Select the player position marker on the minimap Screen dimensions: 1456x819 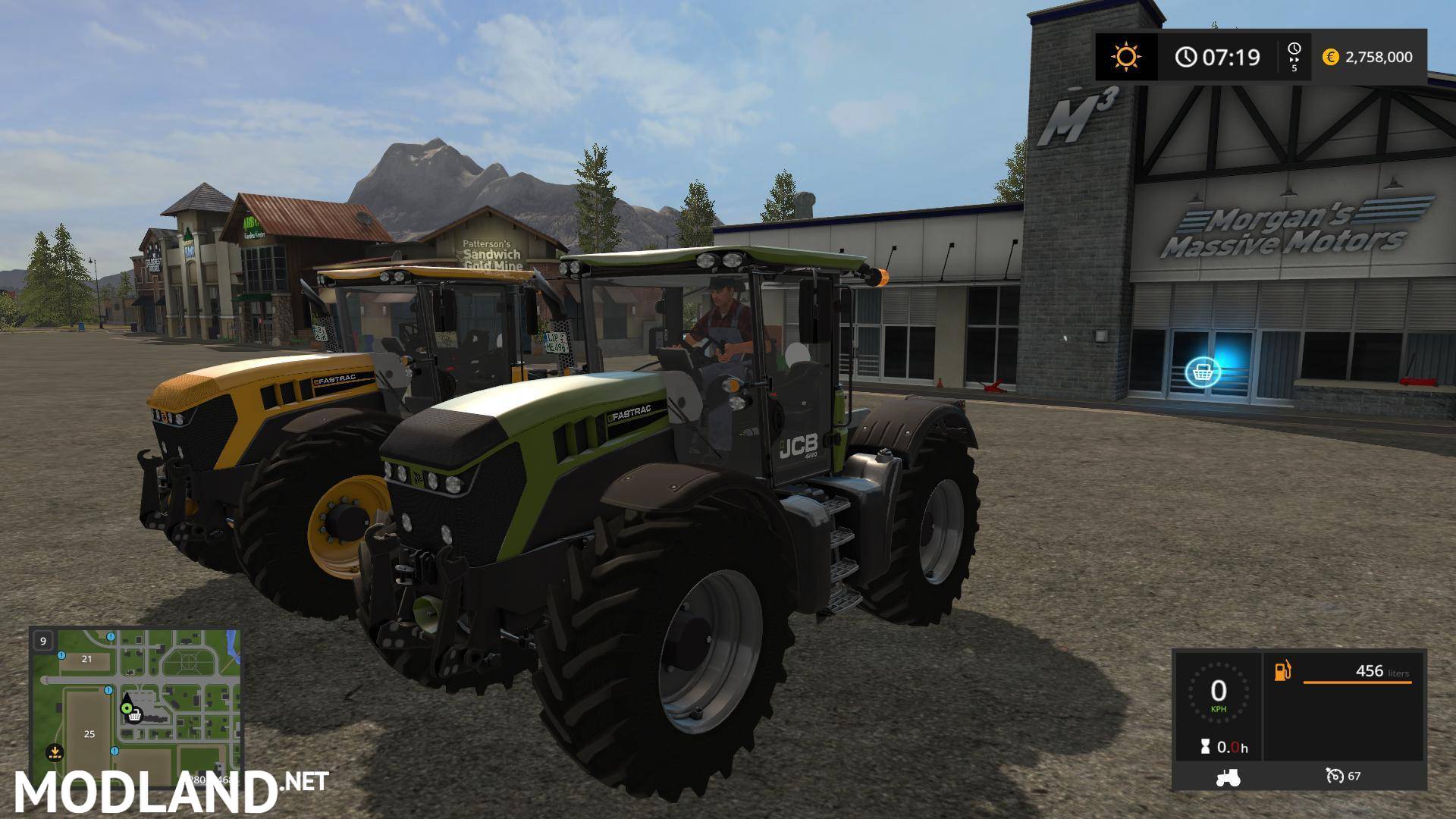(127, 708)
